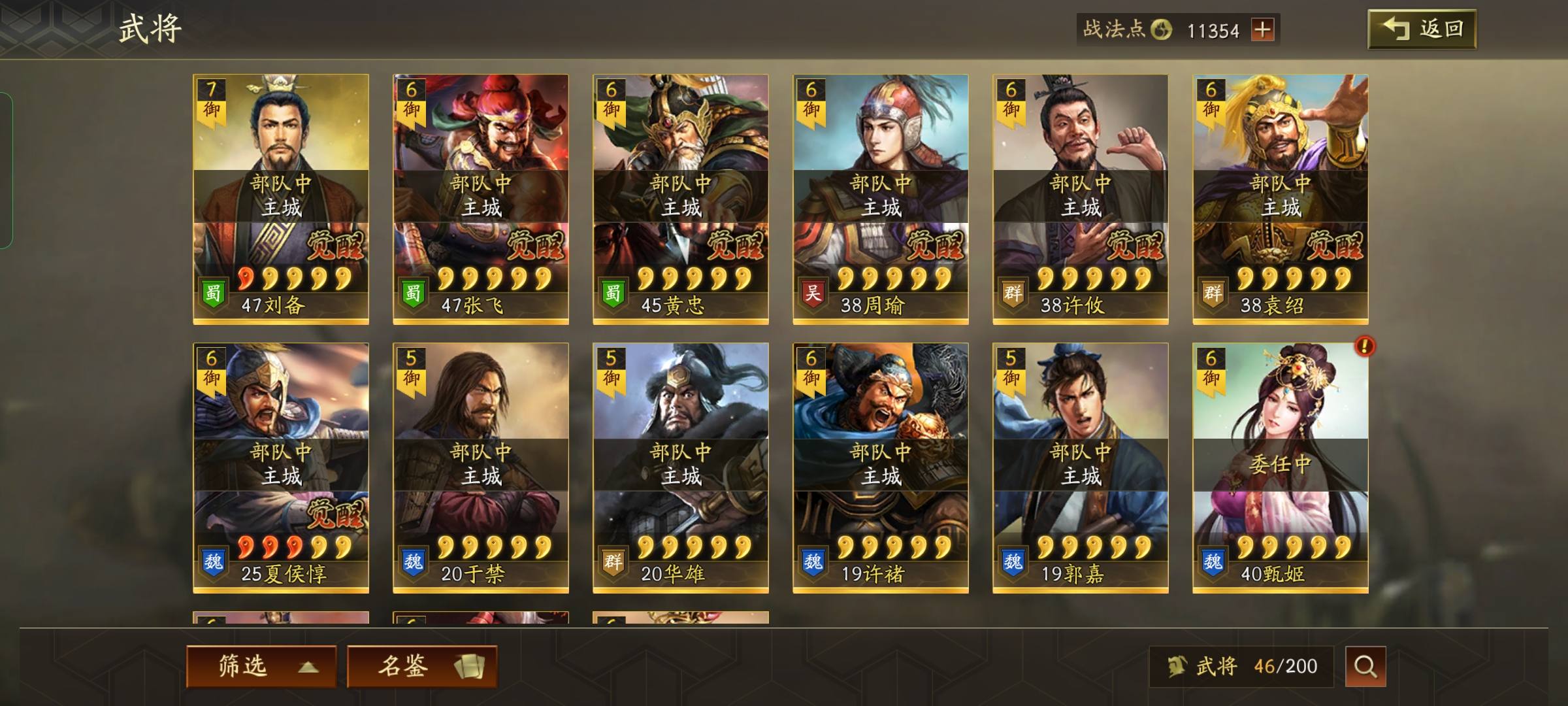Image resolution: width=1568 pixels, height=706 pixels.
Task: Choose the 黄忠 general card
Action: point(681,199)
